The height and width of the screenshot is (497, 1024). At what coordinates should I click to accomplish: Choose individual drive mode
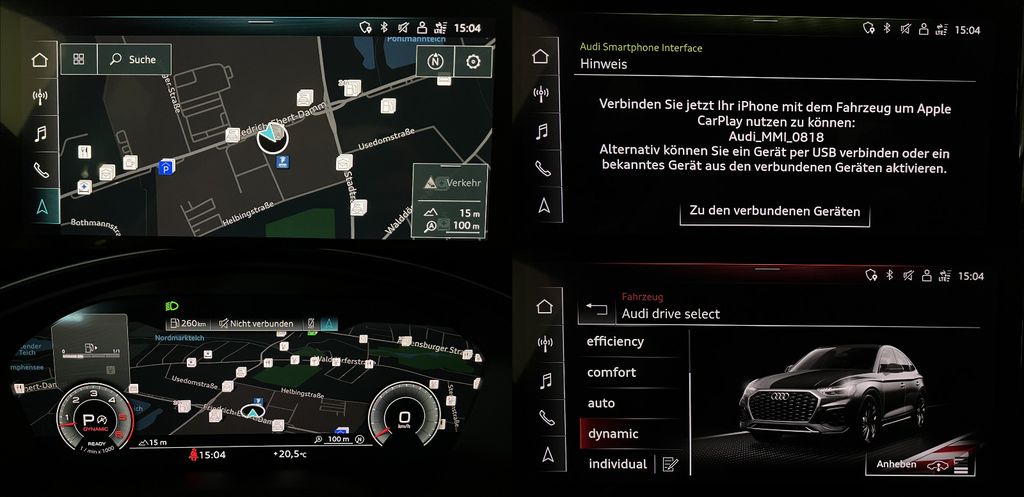coord(617,464)
